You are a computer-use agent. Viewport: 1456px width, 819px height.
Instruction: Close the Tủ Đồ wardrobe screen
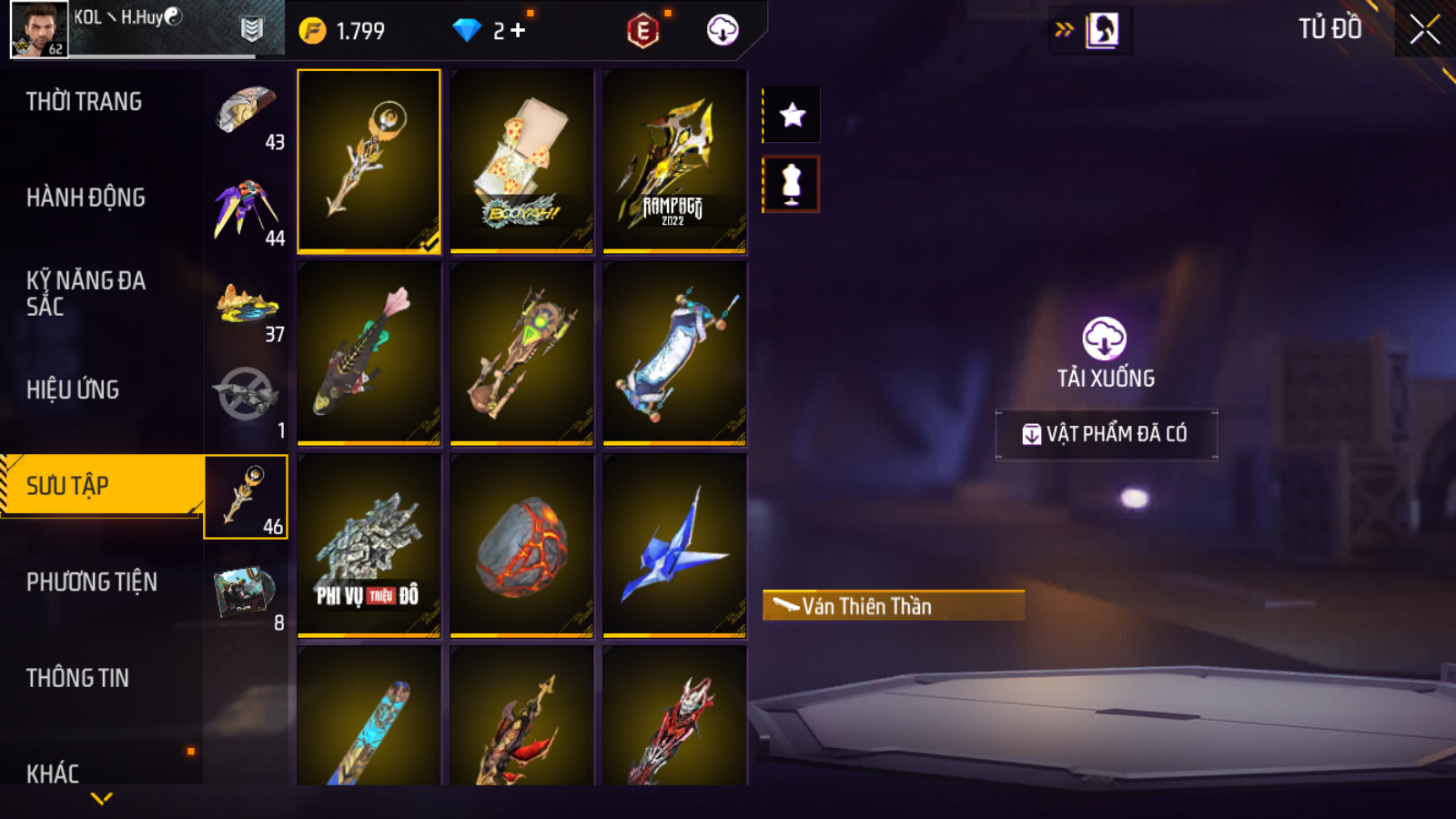pos(1424,30)
